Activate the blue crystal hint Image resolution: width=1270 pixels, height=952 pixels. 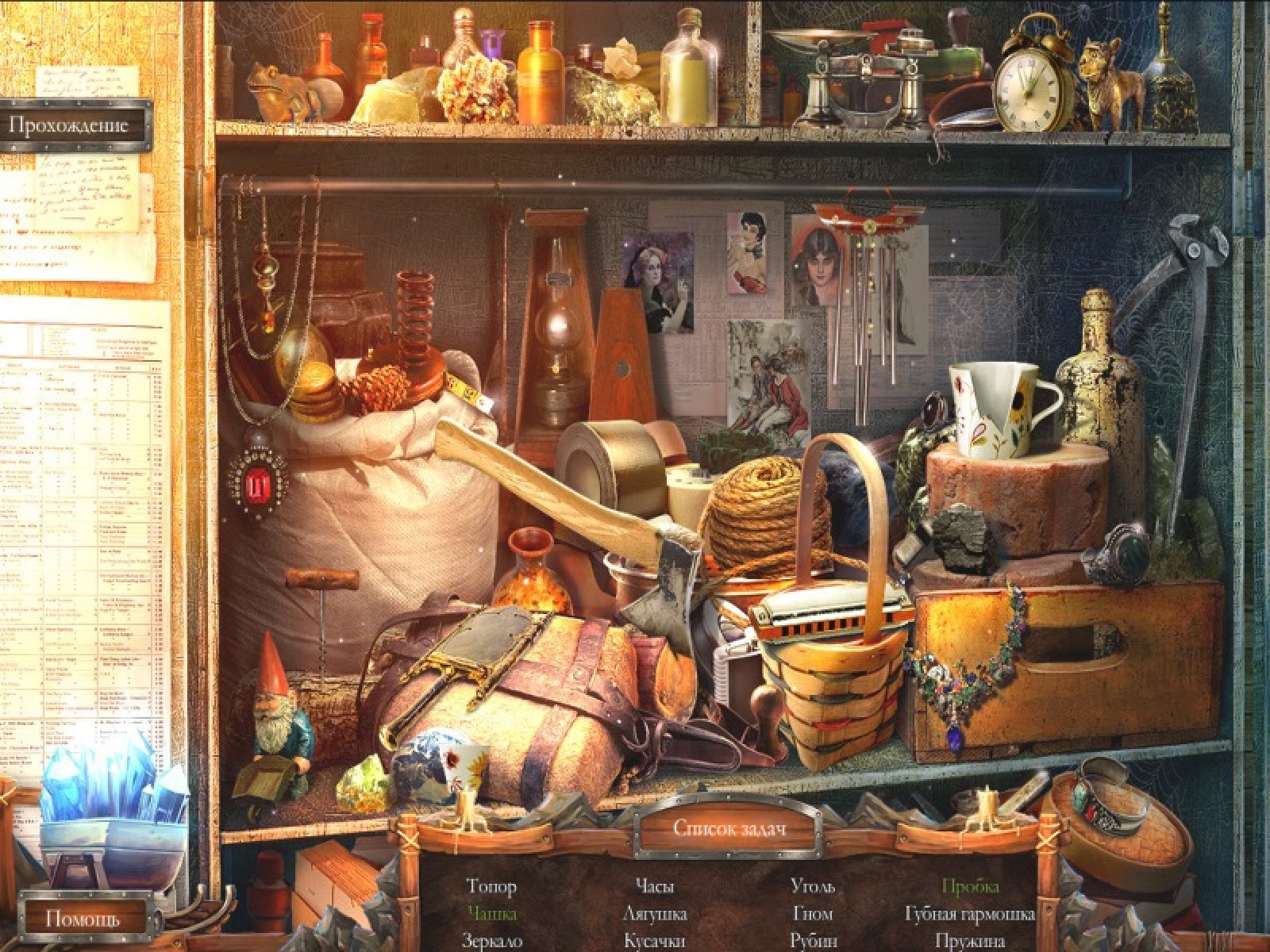click(115, 781)
